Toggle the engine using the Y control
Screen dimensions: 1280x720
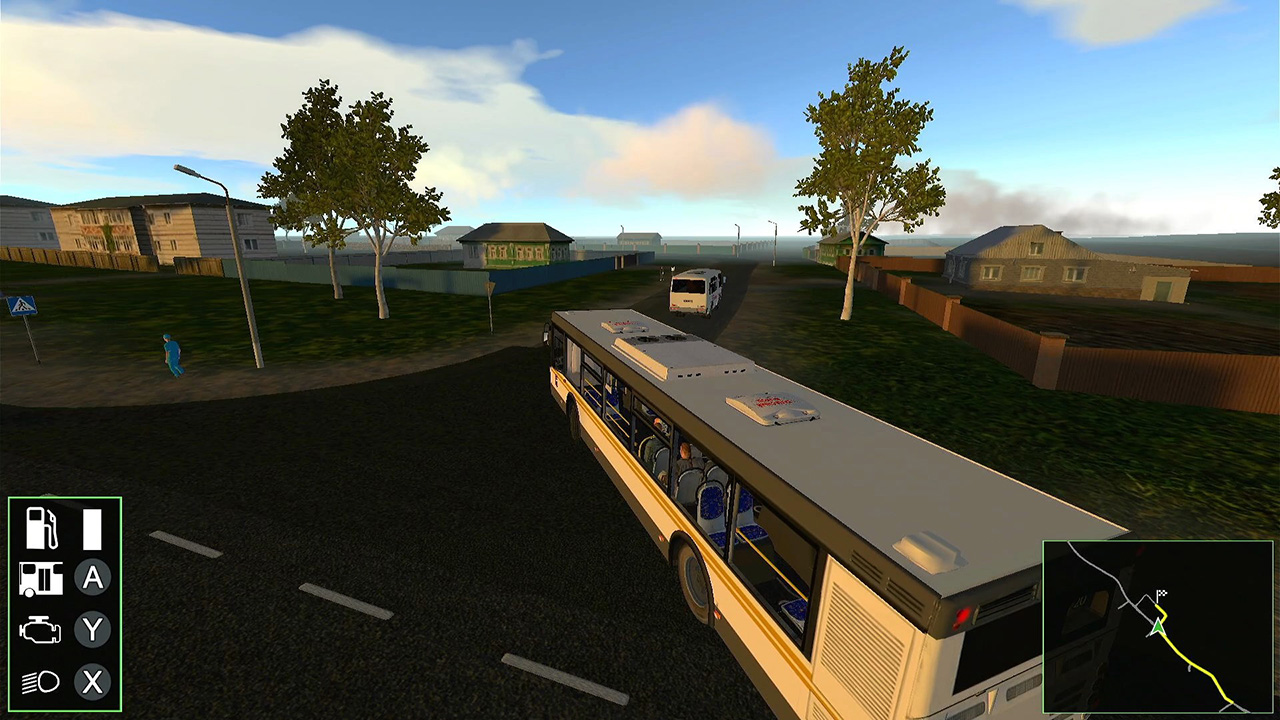click(x=92, y=631)
